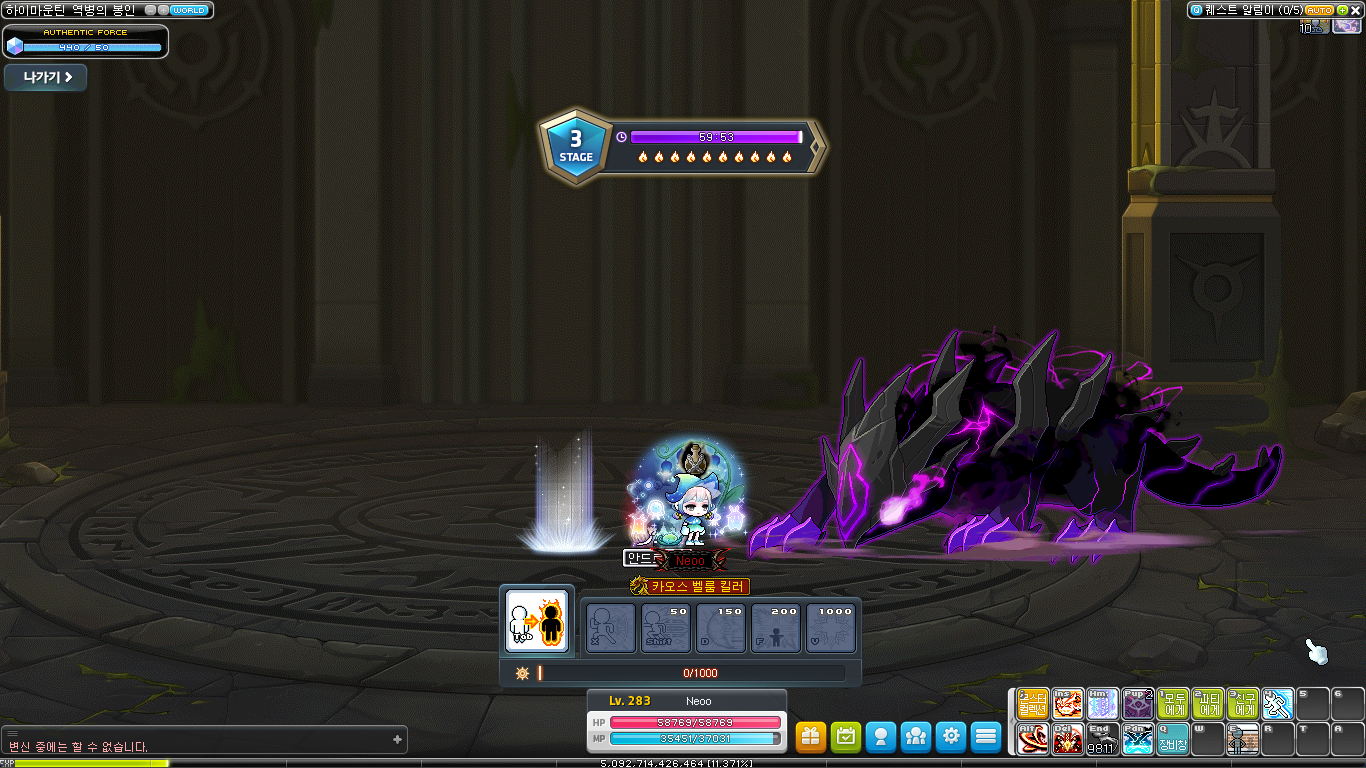Open the 장비창 equipment quickslot
The height and width of the screenshot is (768, 1366).
(x=1173, y=739)
